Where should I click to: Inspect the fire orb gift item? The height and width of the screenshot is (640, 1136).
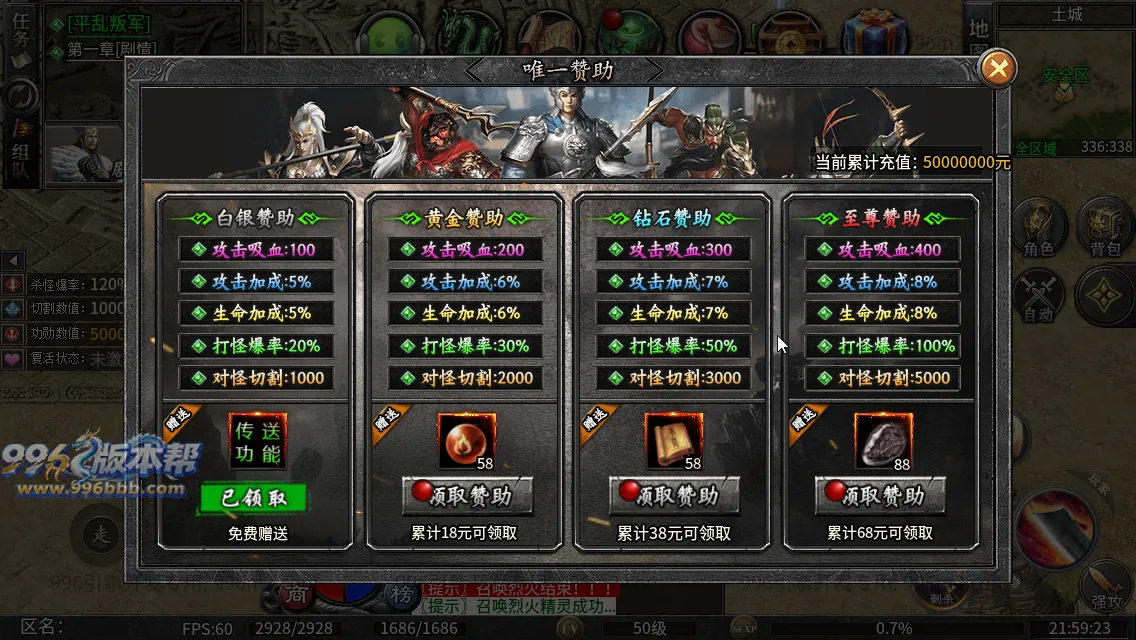click(x=466, y=441)
